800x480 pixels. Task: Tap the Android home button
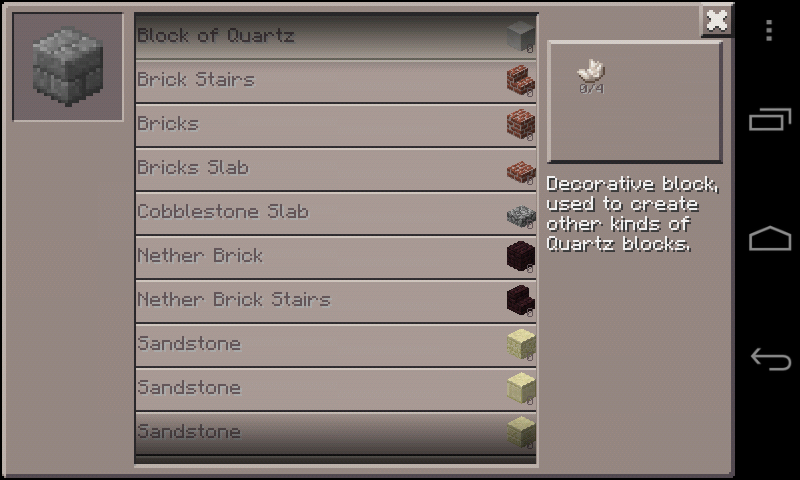pos(769,239)
